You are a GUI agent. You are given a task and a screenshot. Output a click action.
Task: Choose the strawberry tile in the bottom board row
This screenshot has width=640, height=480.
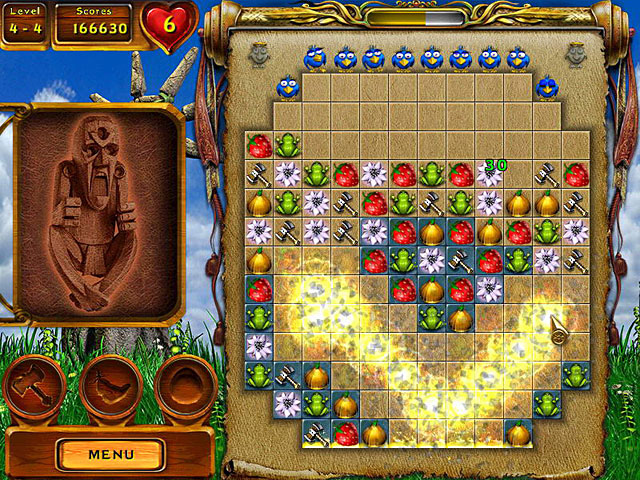[x=345, y=434]
